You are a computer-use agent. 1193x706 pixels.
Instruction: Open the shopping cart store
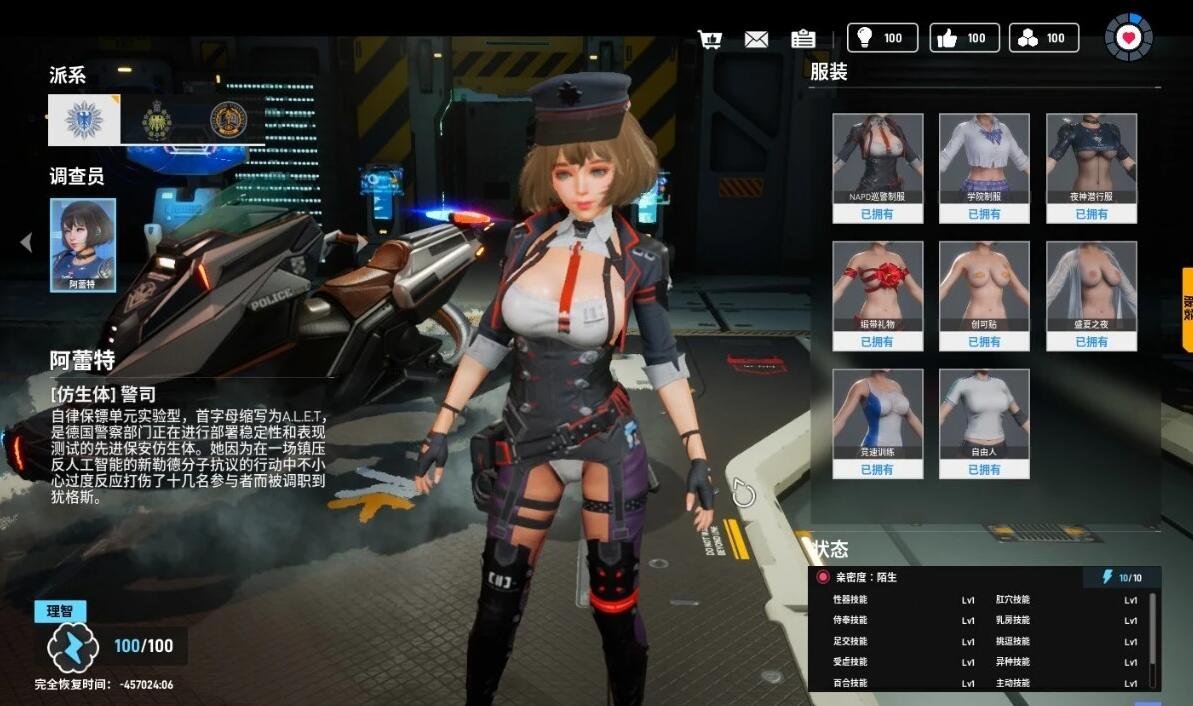(x=710, y=39)
